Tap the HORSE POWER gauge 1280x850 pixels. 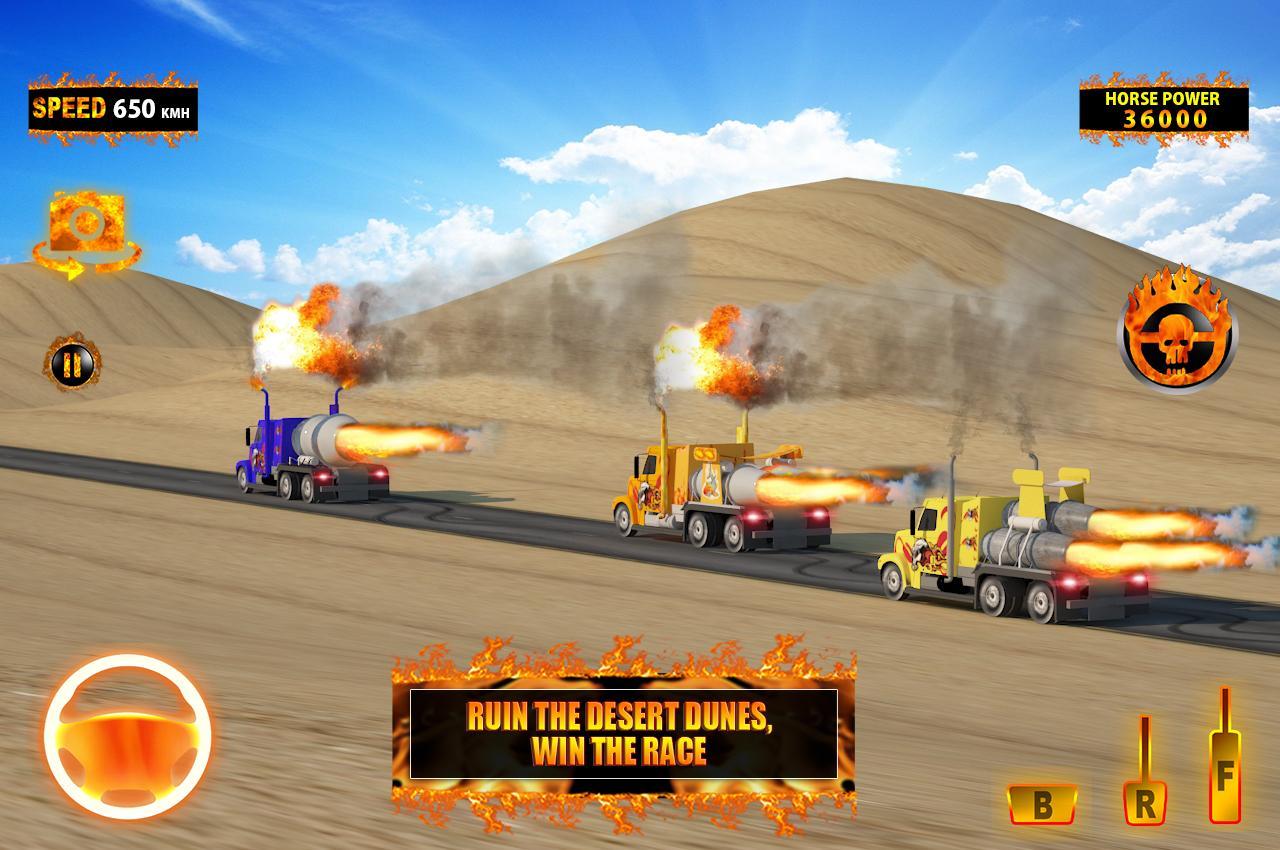1162,110
